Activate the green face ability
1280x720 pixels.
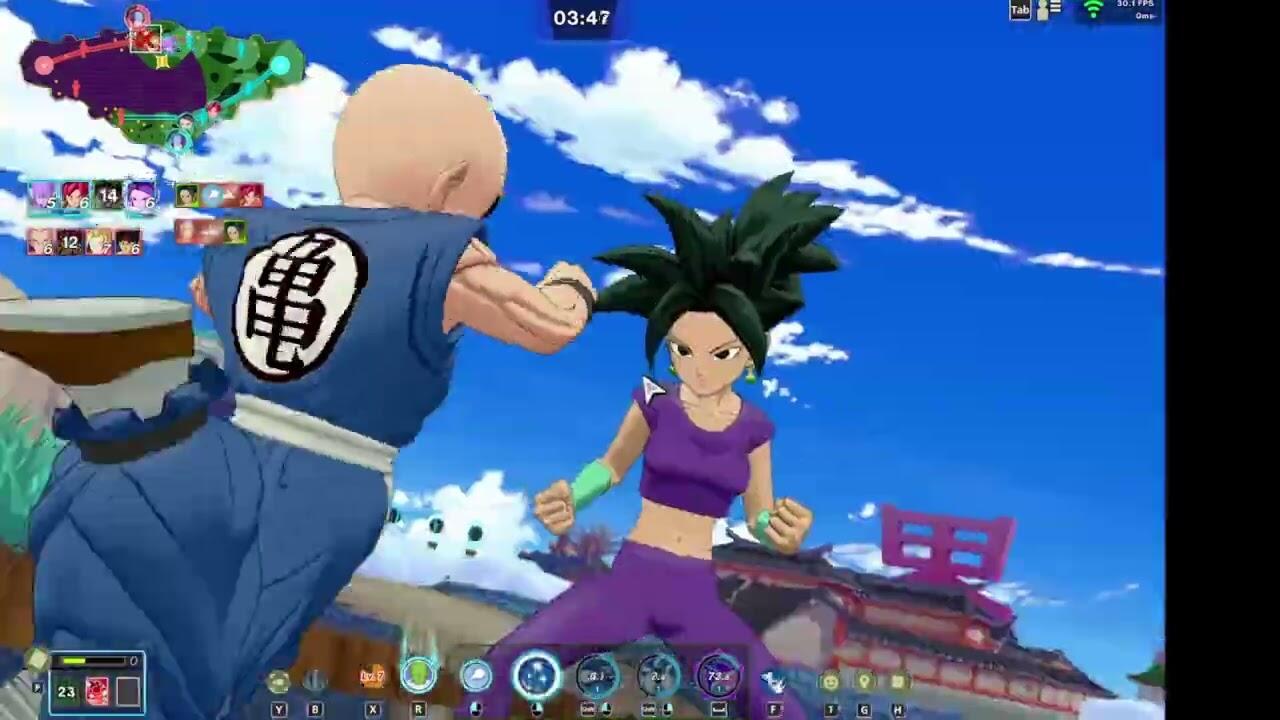[x=419, y=676]
